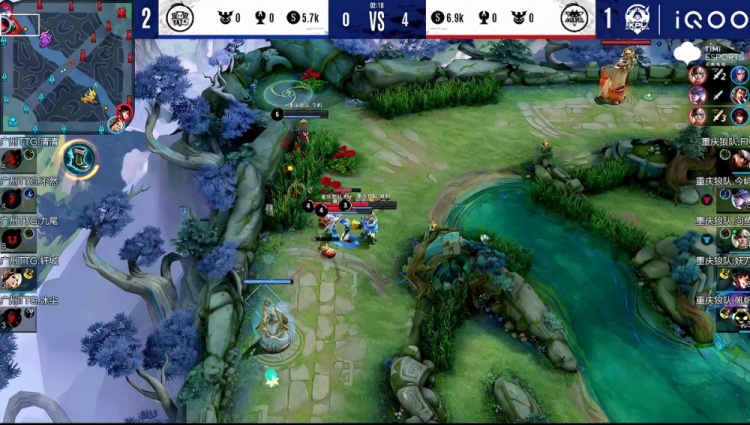Screen dimensions: 750x425
Task: Select Guangzhou TTG player 清清's portrait
Action: point(12,160)
